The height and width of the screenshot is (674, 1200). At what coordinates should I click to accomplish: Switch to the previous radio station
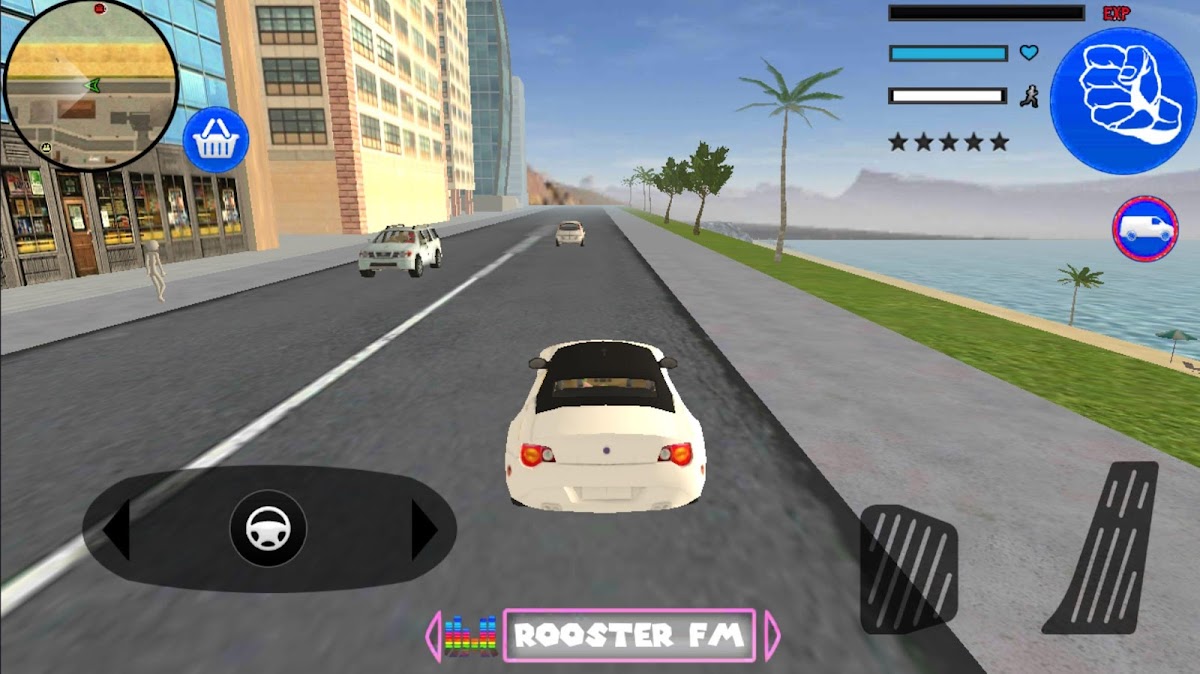click(434, 635)
